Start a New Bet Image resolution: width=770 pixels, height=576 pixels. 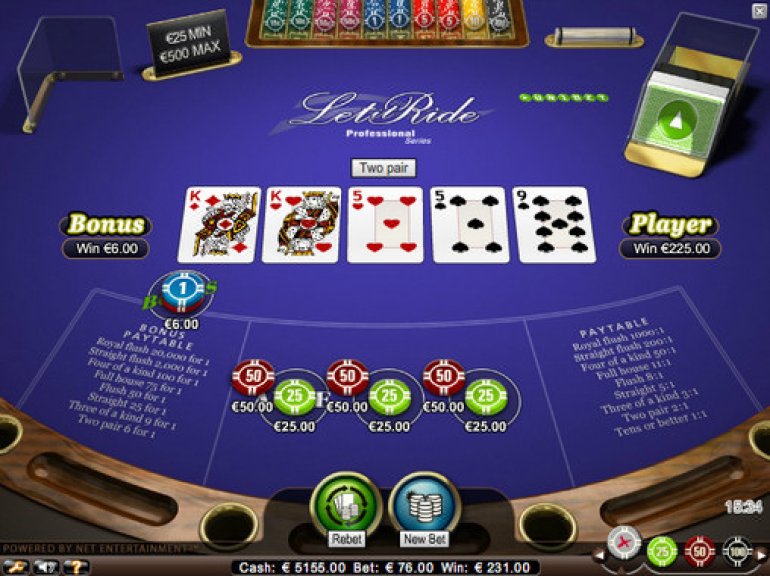pos(425,505)
